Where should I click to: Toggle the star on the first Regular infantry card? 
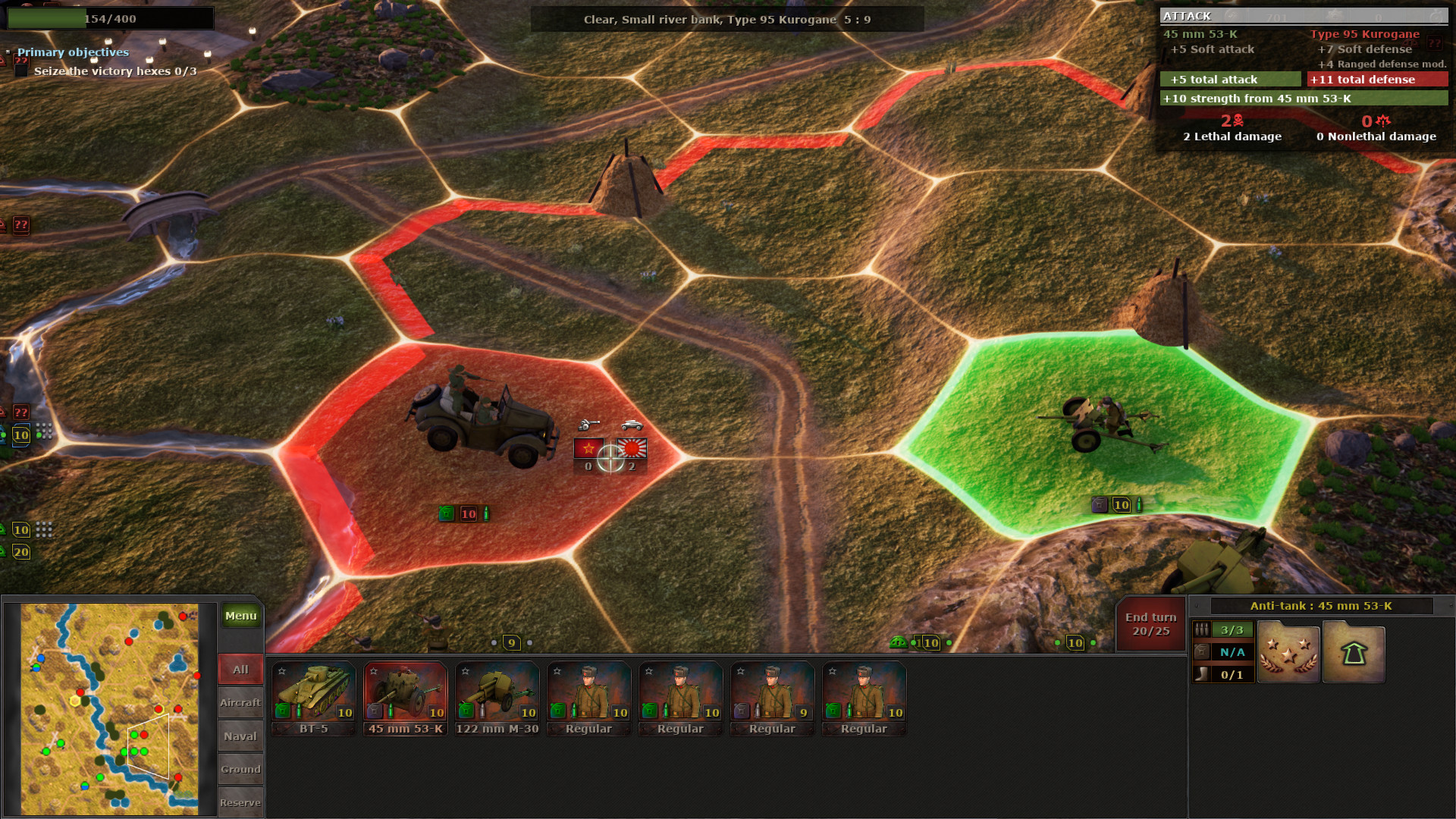(557, 670)
